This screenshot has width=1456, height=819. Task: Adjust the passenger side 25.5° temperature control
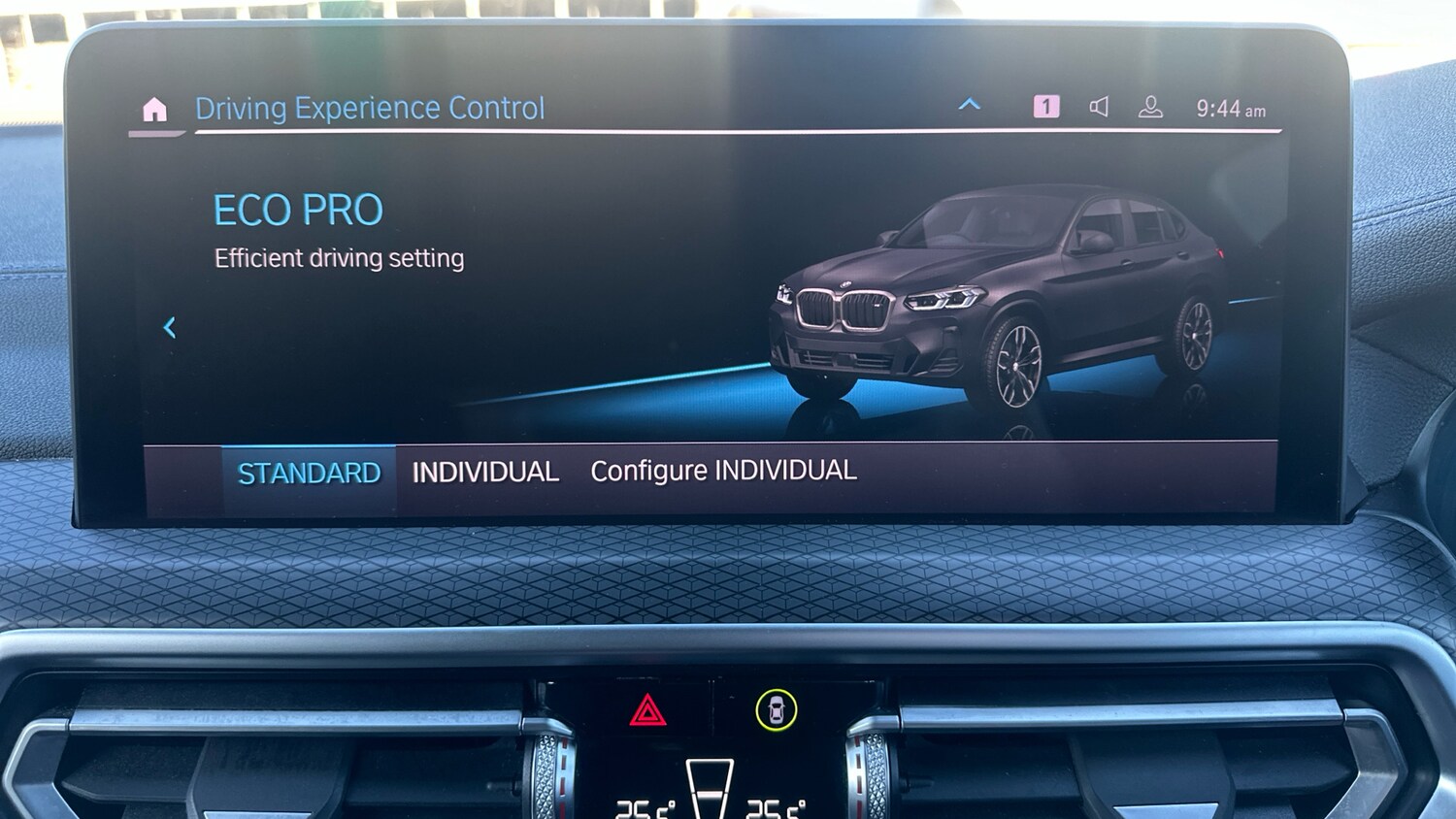coord(777,808)
